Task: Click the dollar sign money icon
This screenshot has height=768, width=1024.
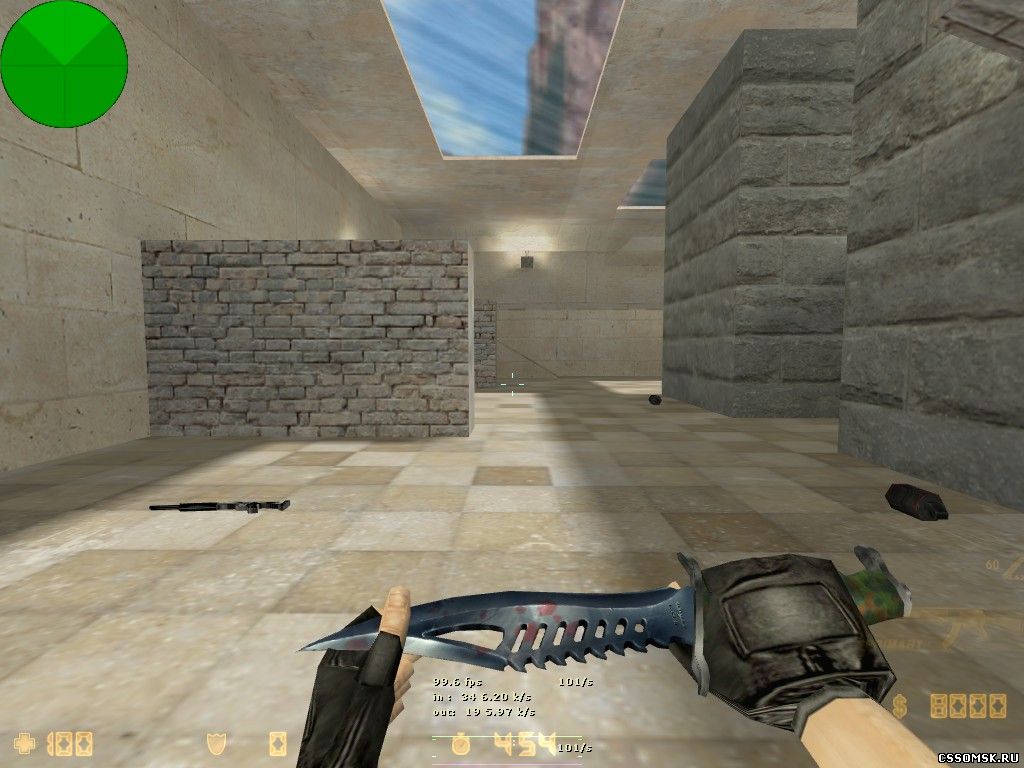Action: pos(900,706)
